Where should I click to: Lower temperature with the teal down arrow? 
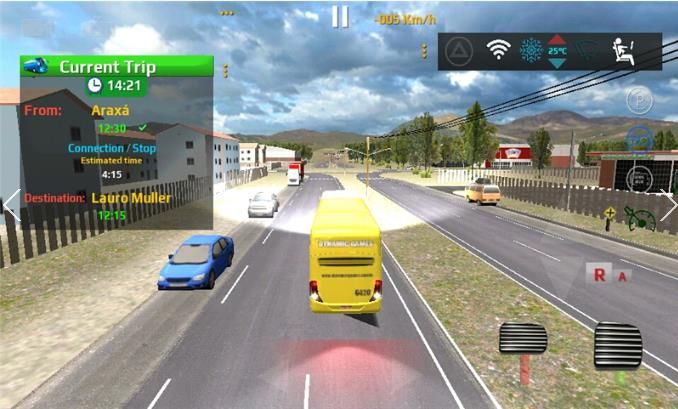(557, 62)
